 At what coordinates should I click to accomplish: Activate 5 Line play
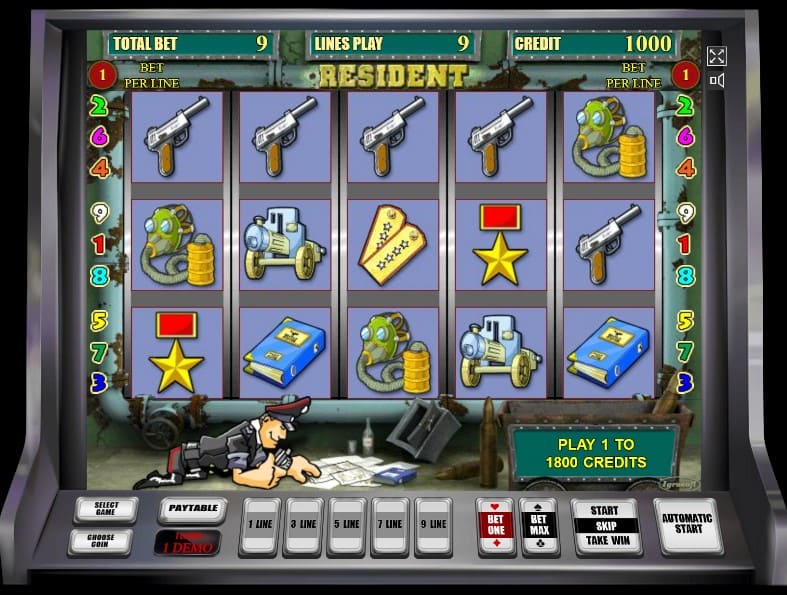(x=346, y=525)
